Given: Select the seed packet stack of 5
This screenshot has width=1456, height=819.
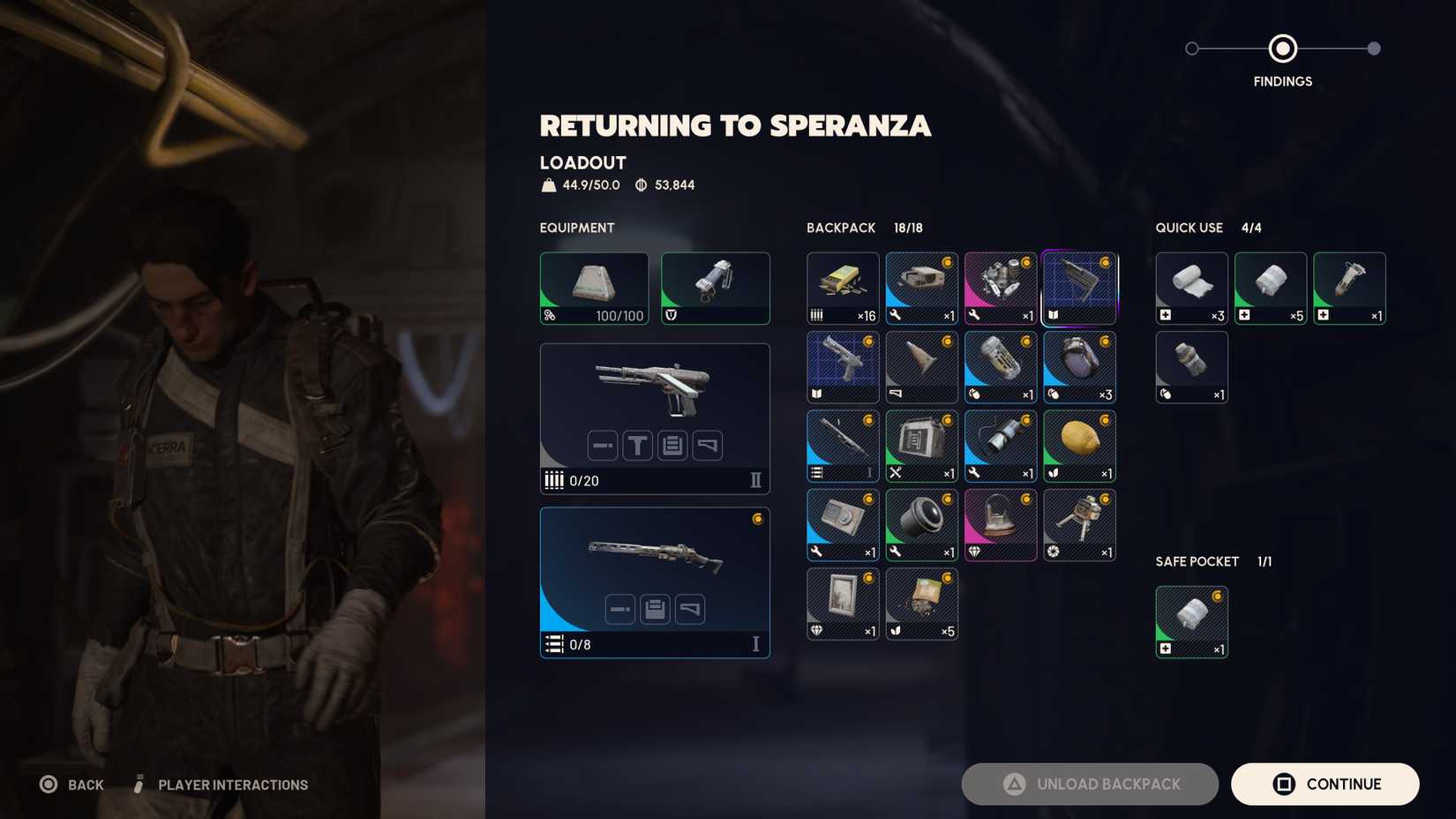Looking at the screenshot, I should tap(921, 604).
